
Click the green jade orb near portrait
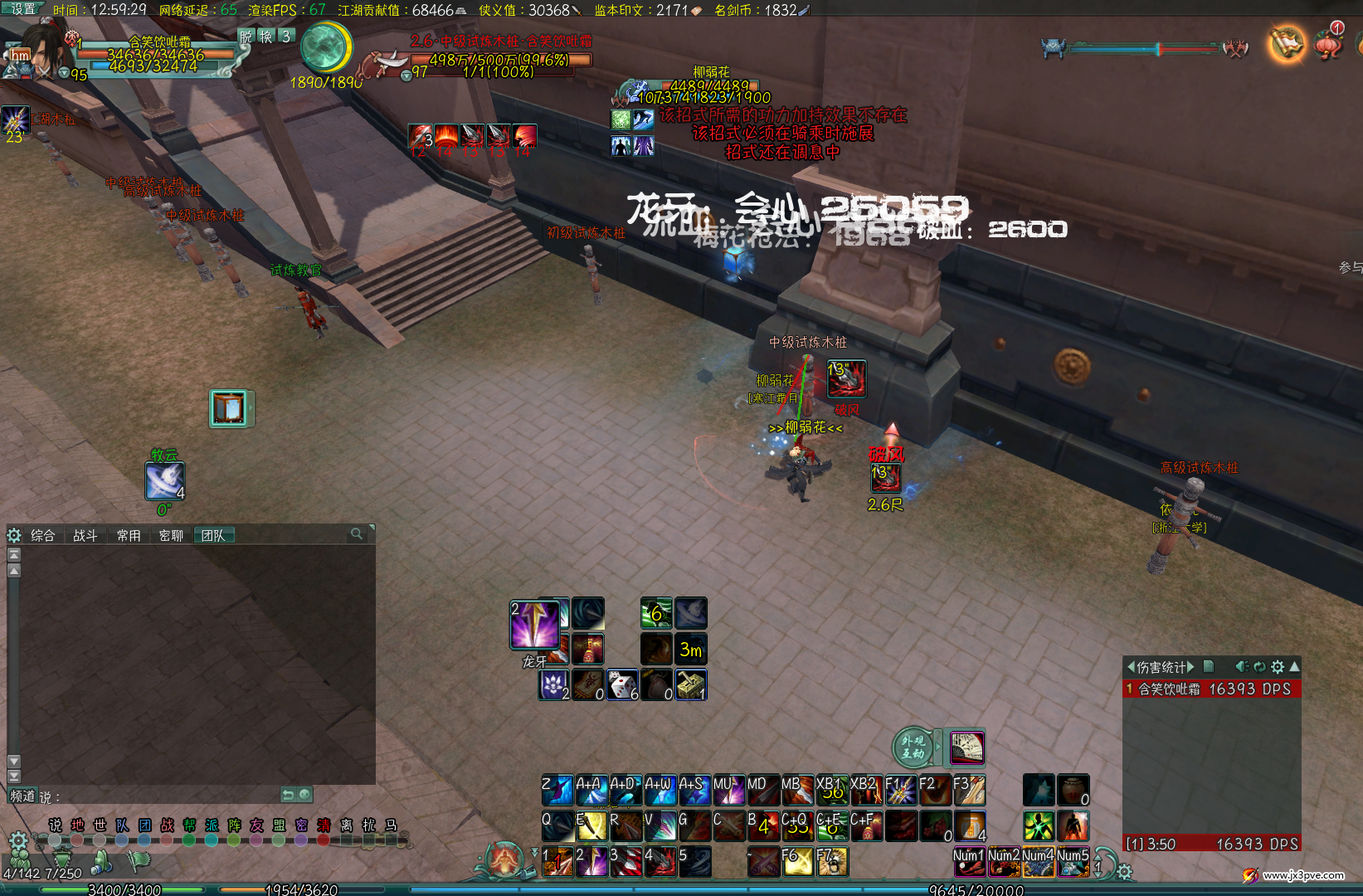point(325,47)
